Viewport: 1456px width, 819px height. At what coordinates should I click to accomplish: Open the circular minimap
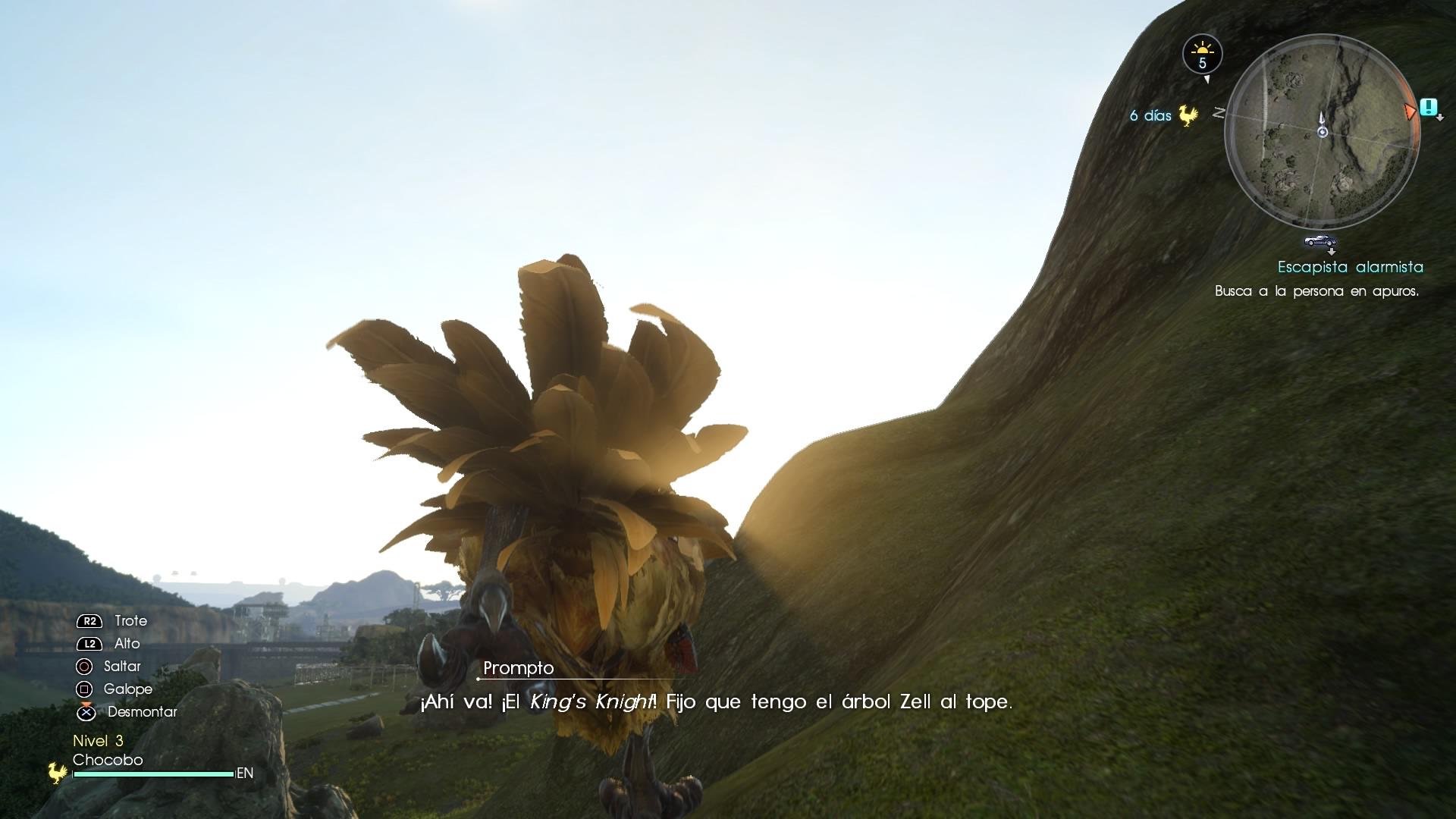pos(1322,132)
